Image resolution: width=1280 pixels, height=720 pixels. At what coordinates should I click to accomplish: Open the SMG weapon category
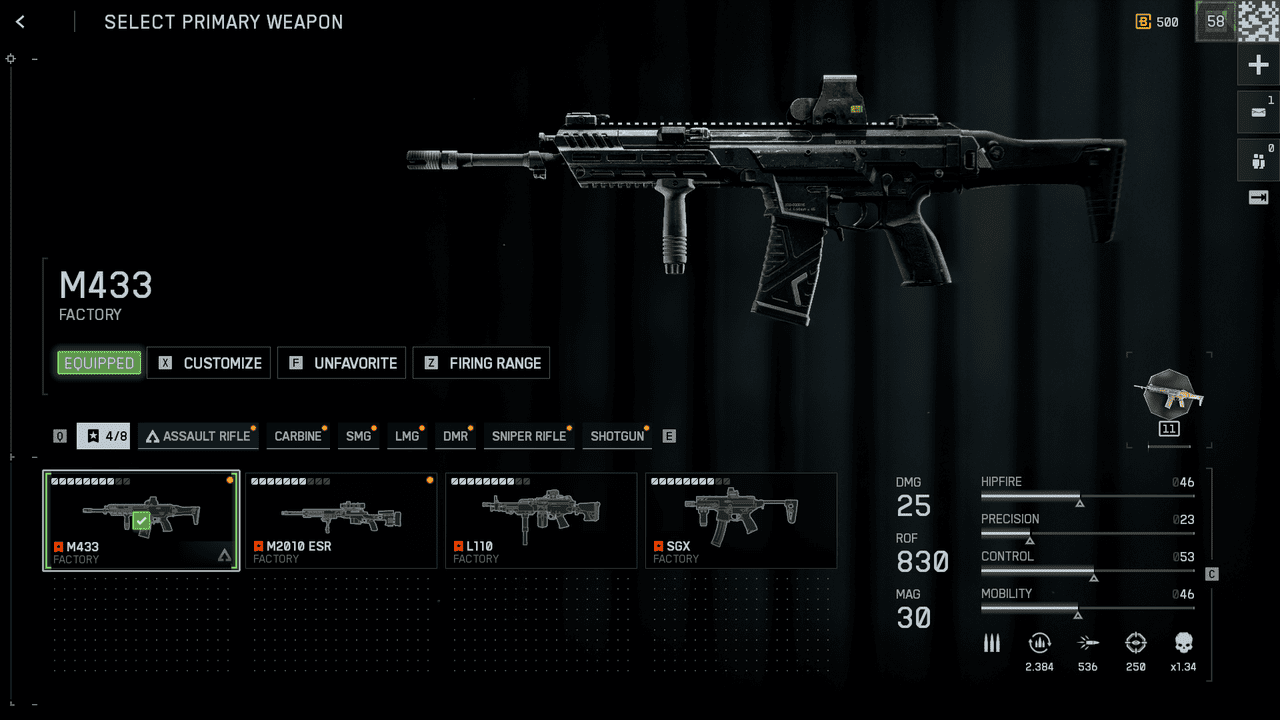pos(358,436)
